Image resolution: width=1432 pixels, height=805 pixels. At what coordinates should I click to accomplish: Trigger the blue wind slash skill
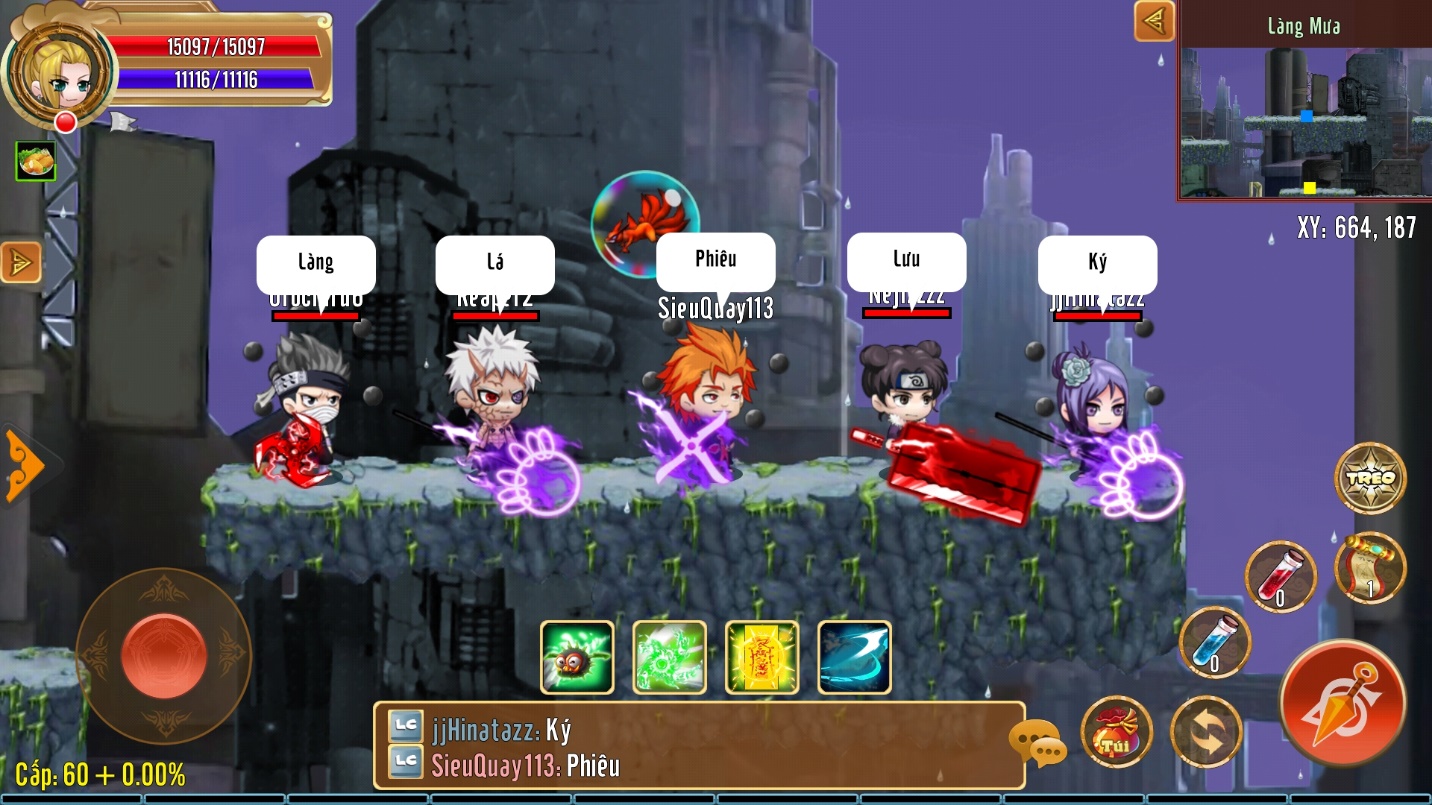click(x=854, y=657)
